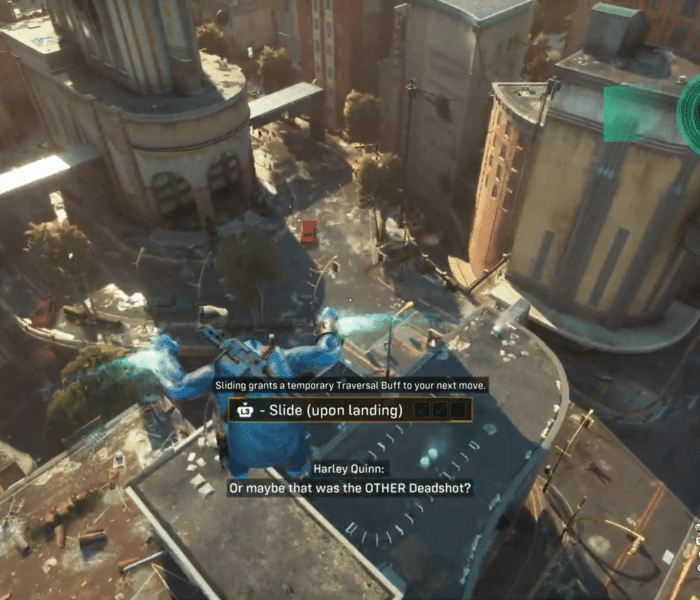Click the green circular radar at screen edge

[690, 114]
